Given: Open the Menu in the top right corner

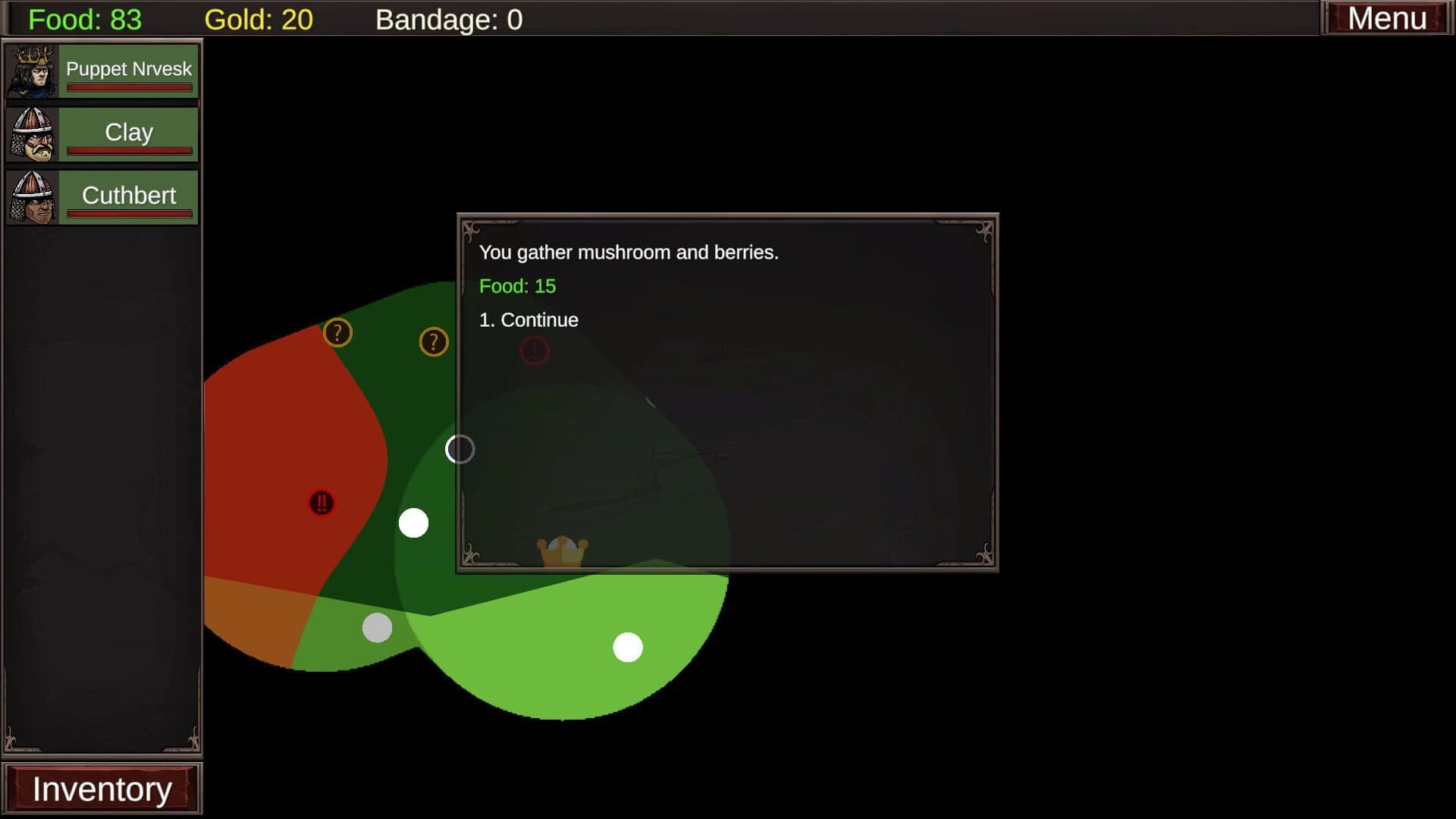Looking at the screenshot, I should (1388, 17).
